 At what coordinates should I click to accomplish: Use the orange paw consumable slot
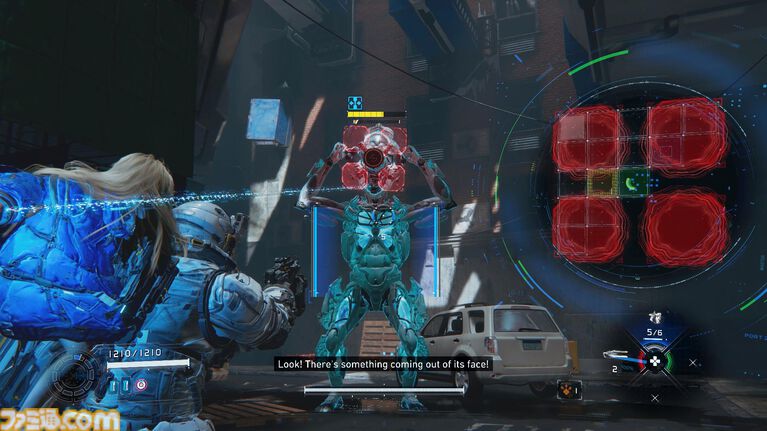coord(567,388)
